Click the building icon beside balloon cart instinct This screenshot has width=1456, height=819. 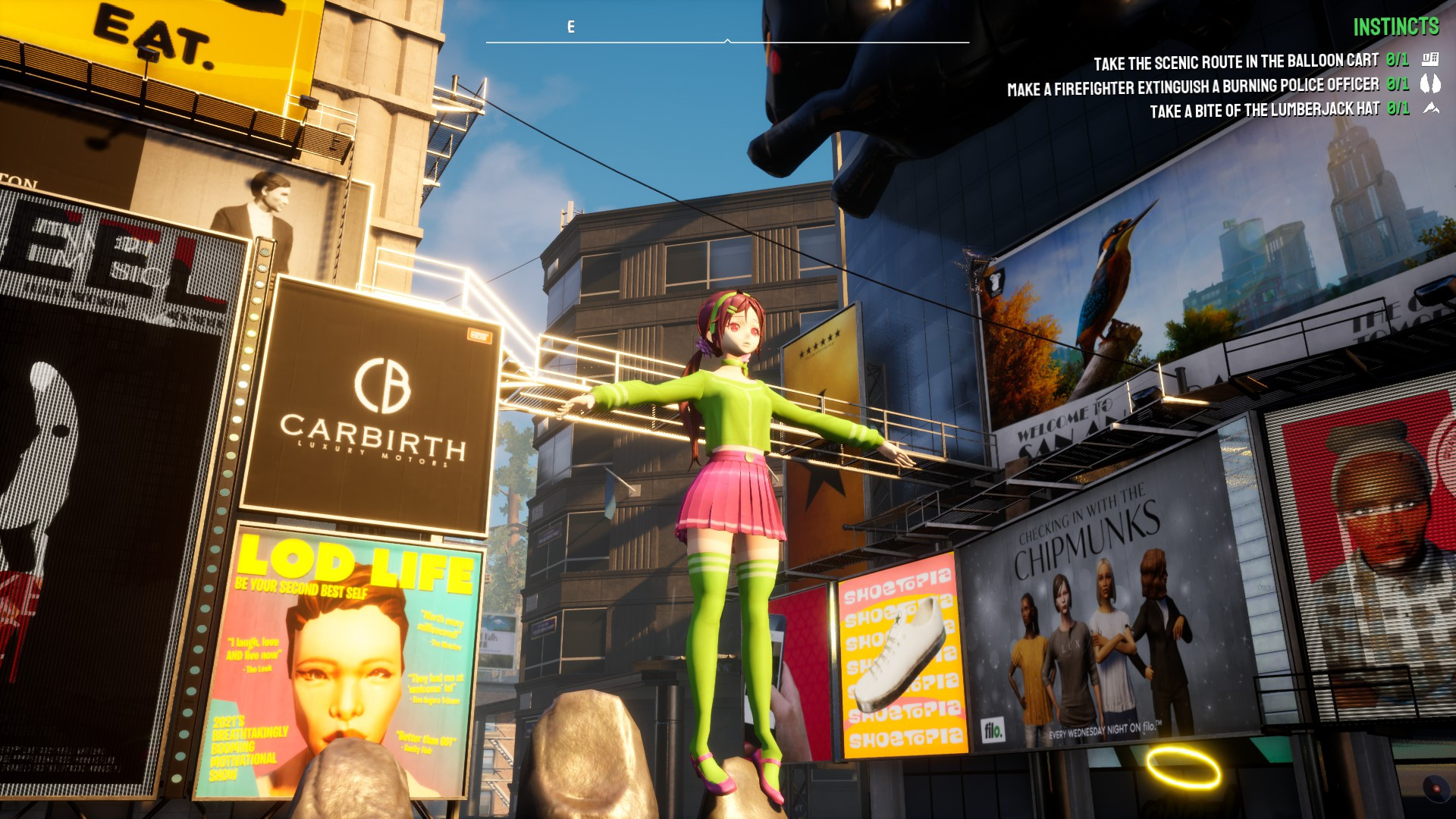pyautogui.click(x=1430, y=59)
